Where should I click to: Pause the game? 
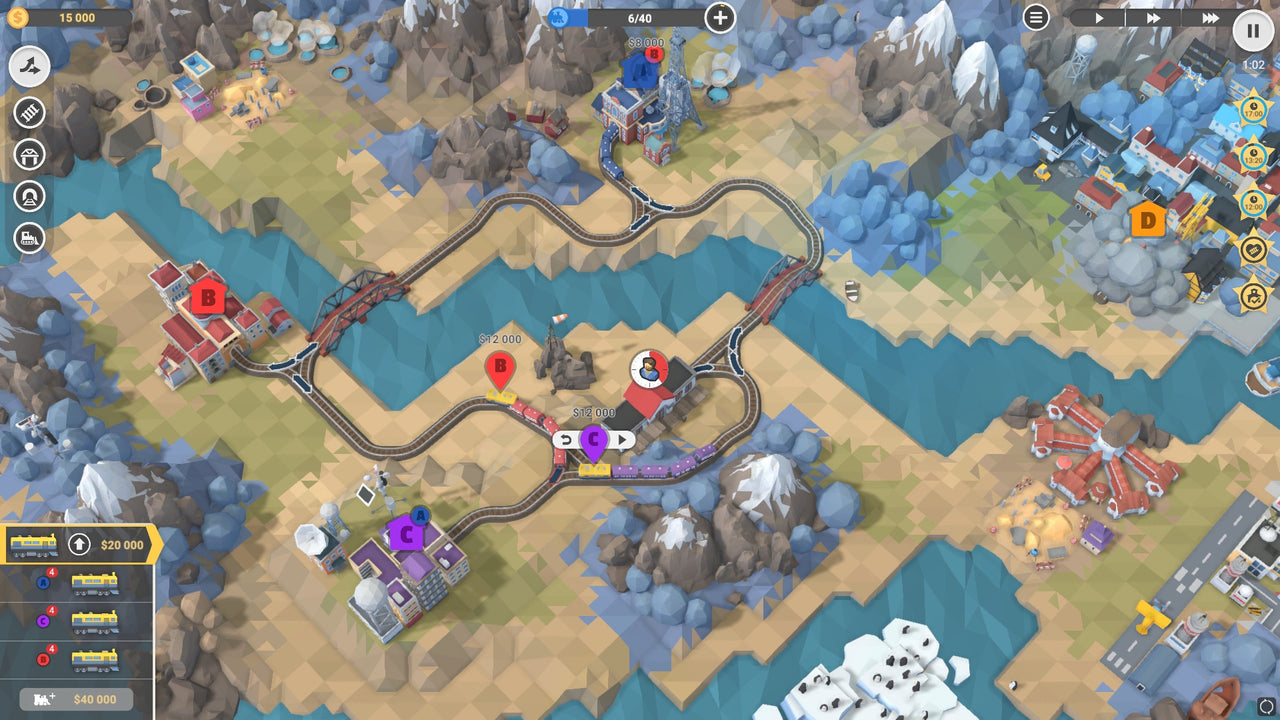pyautogui.click(x=1252, y=31)
